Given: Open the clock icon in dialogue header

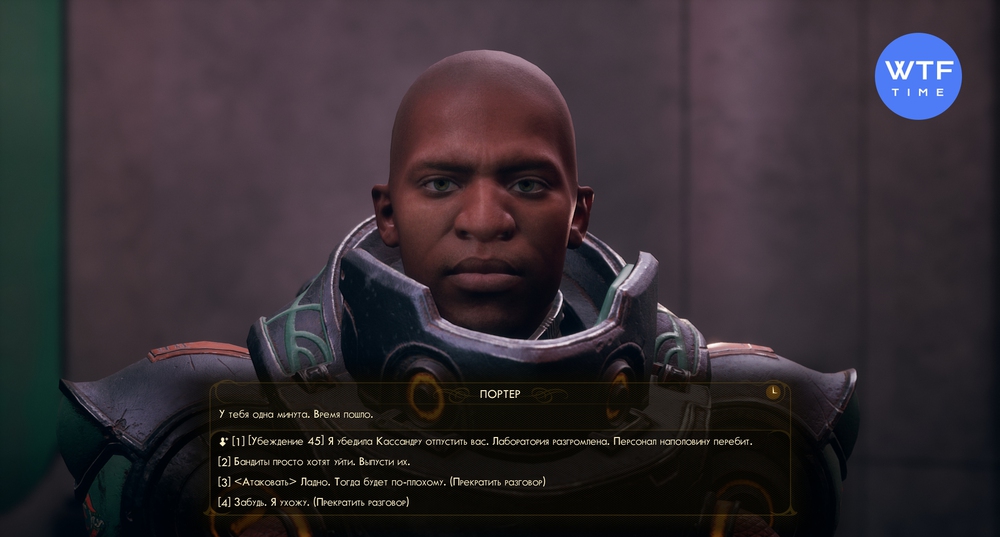Looking at the screenshot, I should pos(774,392).
